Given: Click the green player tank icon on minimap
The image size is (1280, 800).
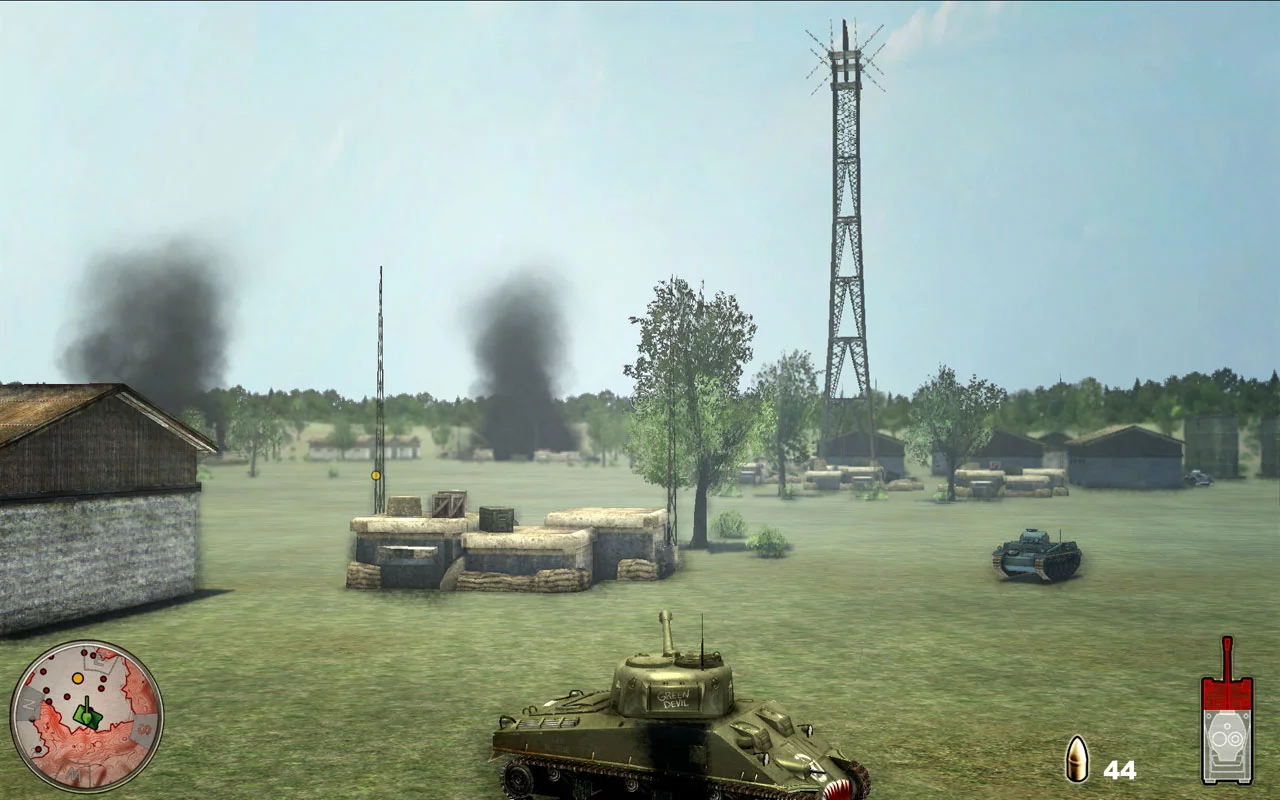Looking at the screenshot, I should point(87,715).
